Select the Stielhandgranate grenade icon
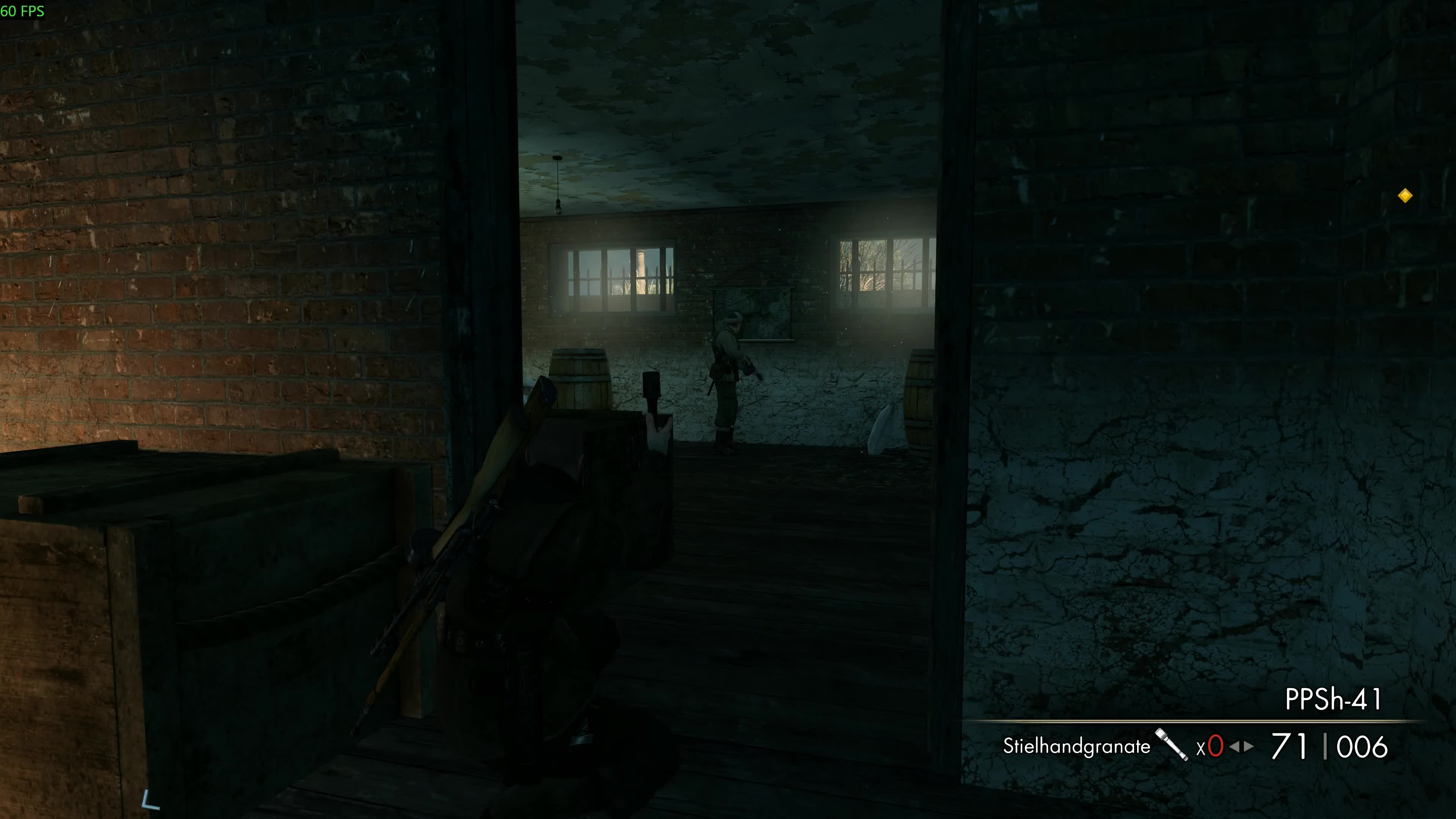Viewport: 1456px width, 819px height. click(1171, 744)
